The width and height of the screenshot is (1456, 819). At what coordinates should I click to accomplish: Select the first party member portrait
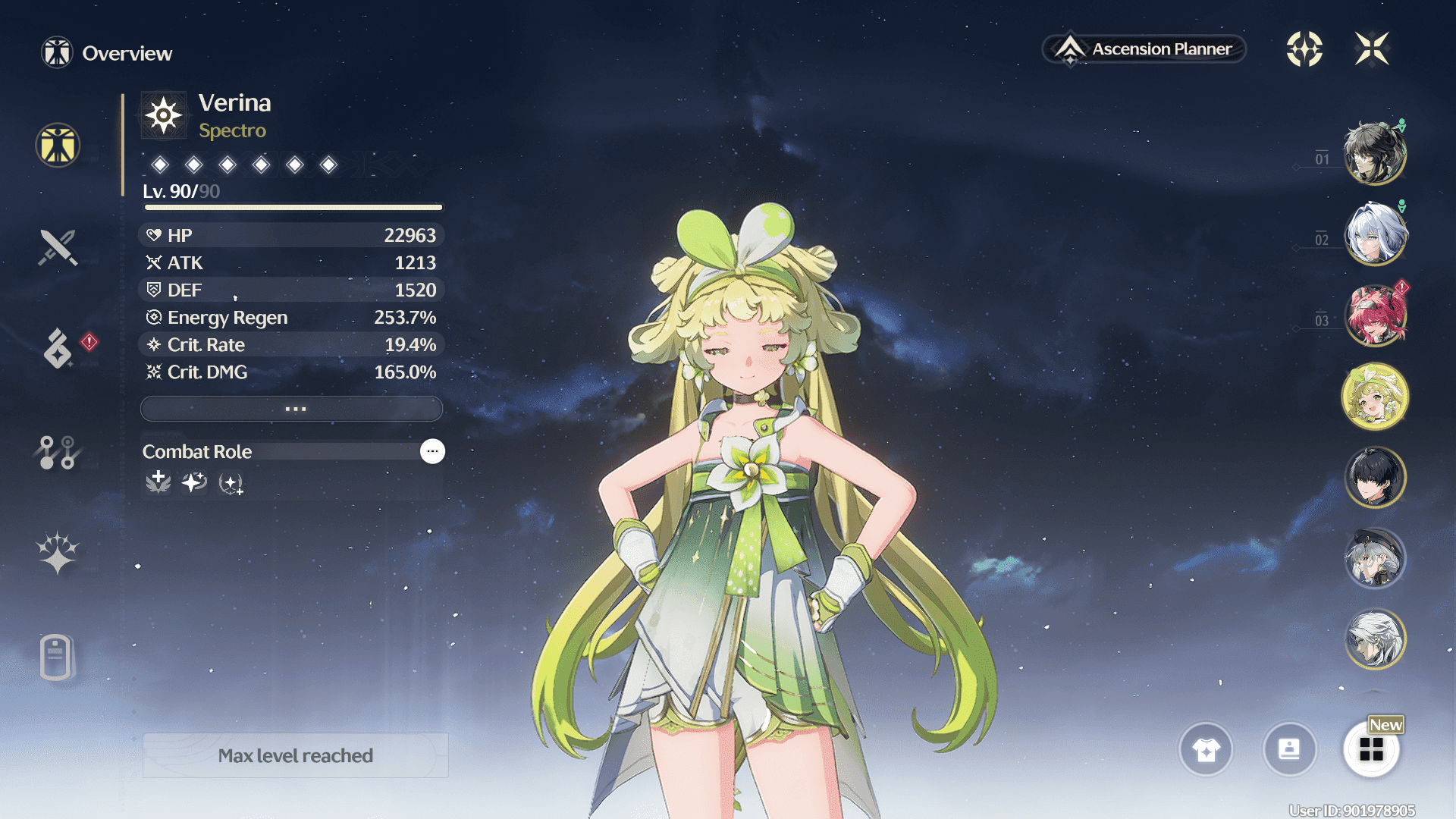point(1374,154)
